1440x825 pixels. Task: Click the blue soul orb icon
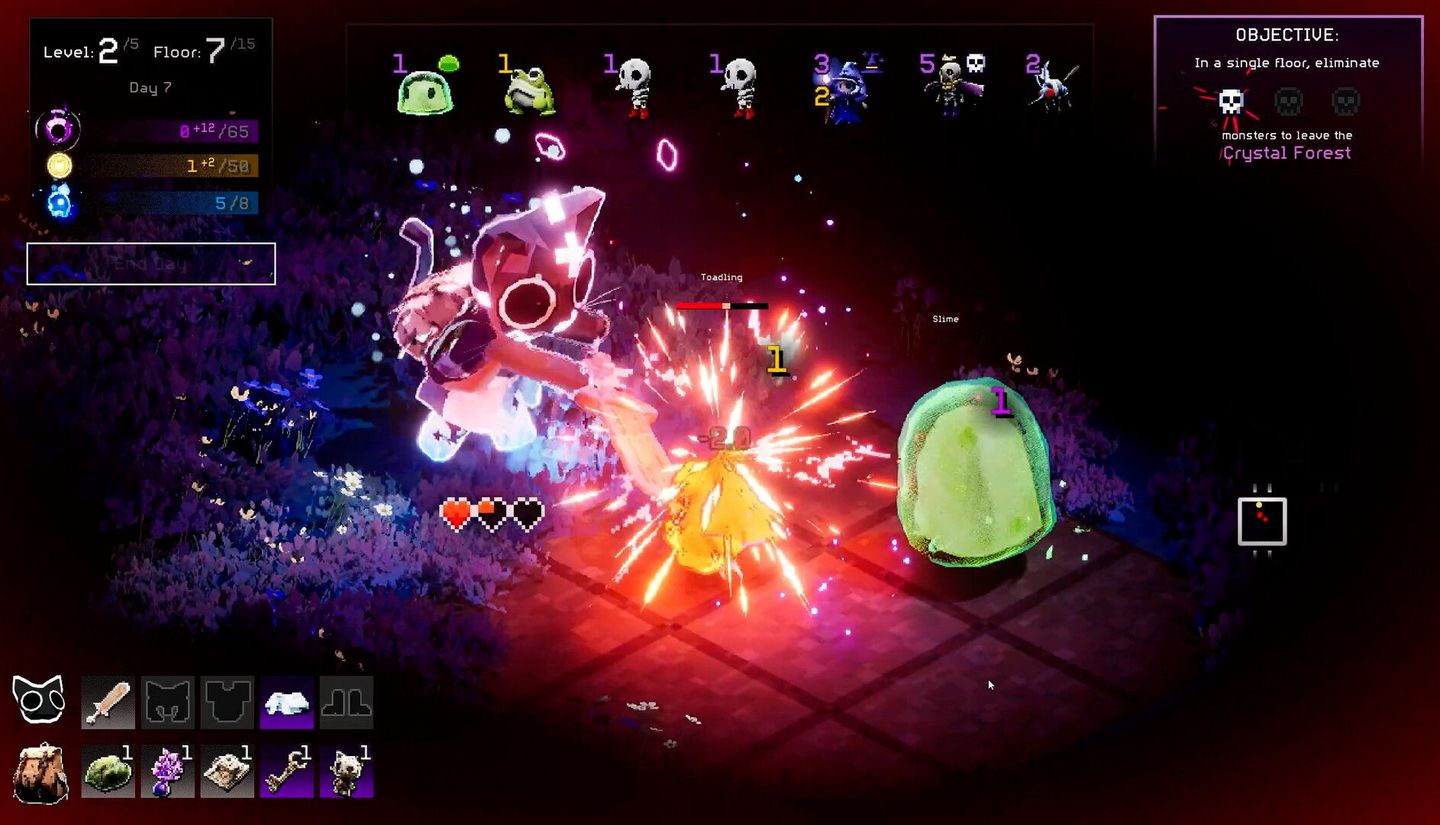coord(58,201)
